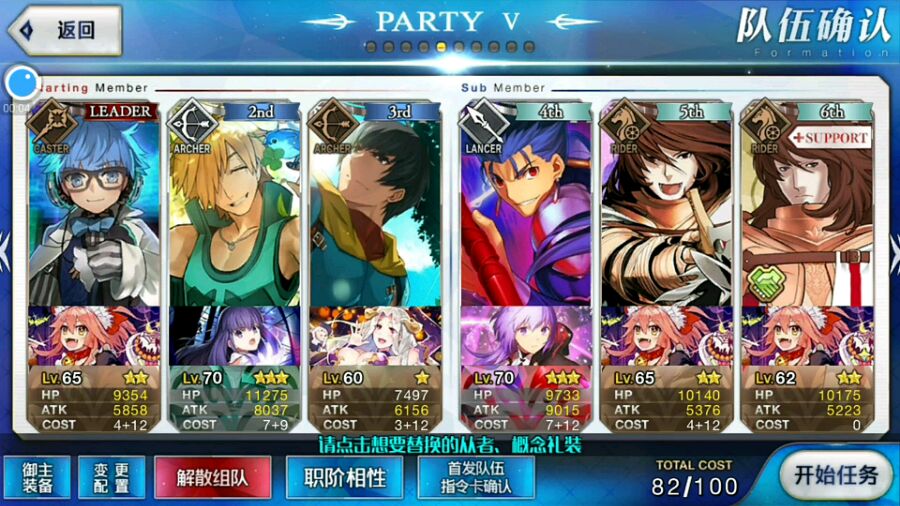Tap the 2nd Archer's craft essence thumbnail
The height and width of the screenshot is (506, 900).
coord(234,336)
